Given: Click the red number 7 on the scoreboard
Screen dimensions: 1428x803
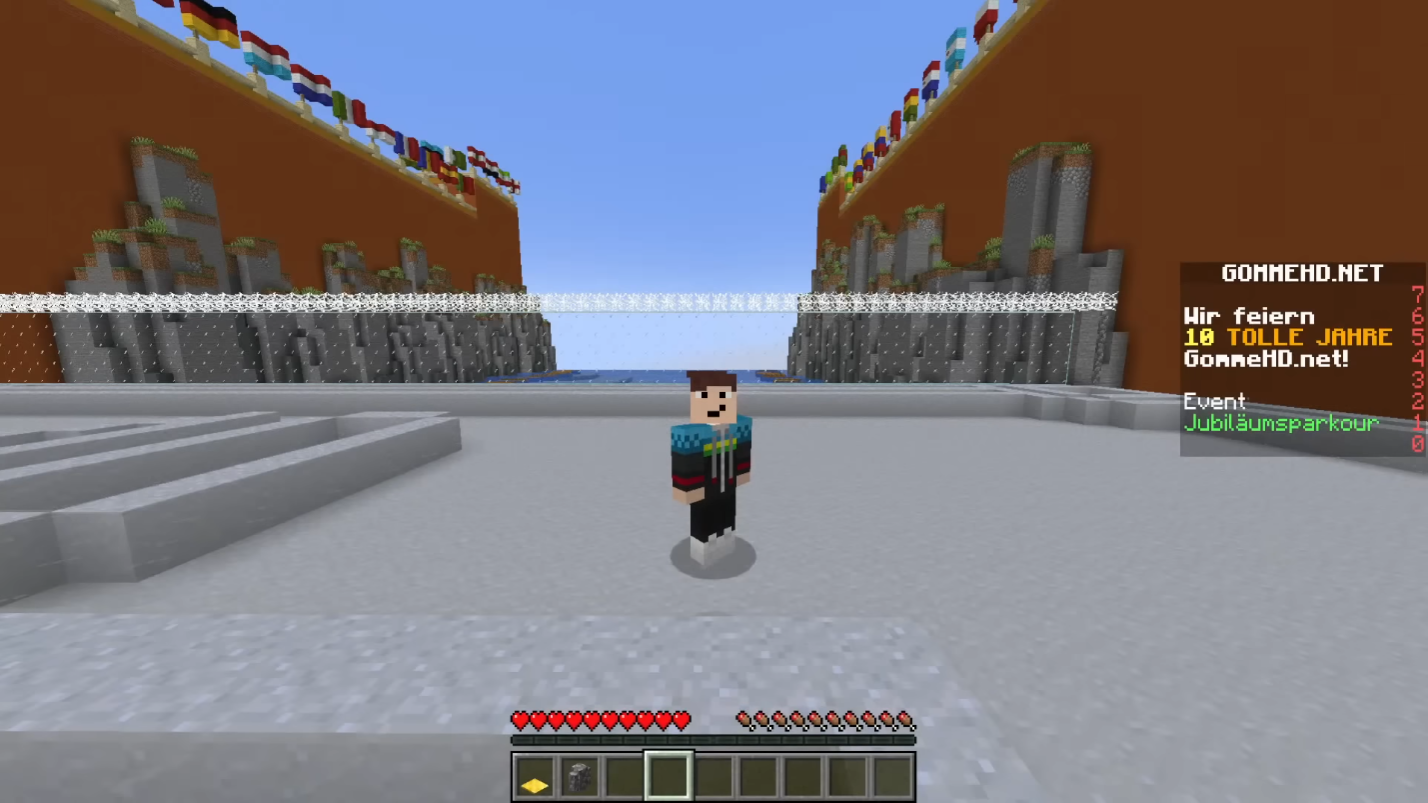Looking at the screenshot, I should [1417, 294].
